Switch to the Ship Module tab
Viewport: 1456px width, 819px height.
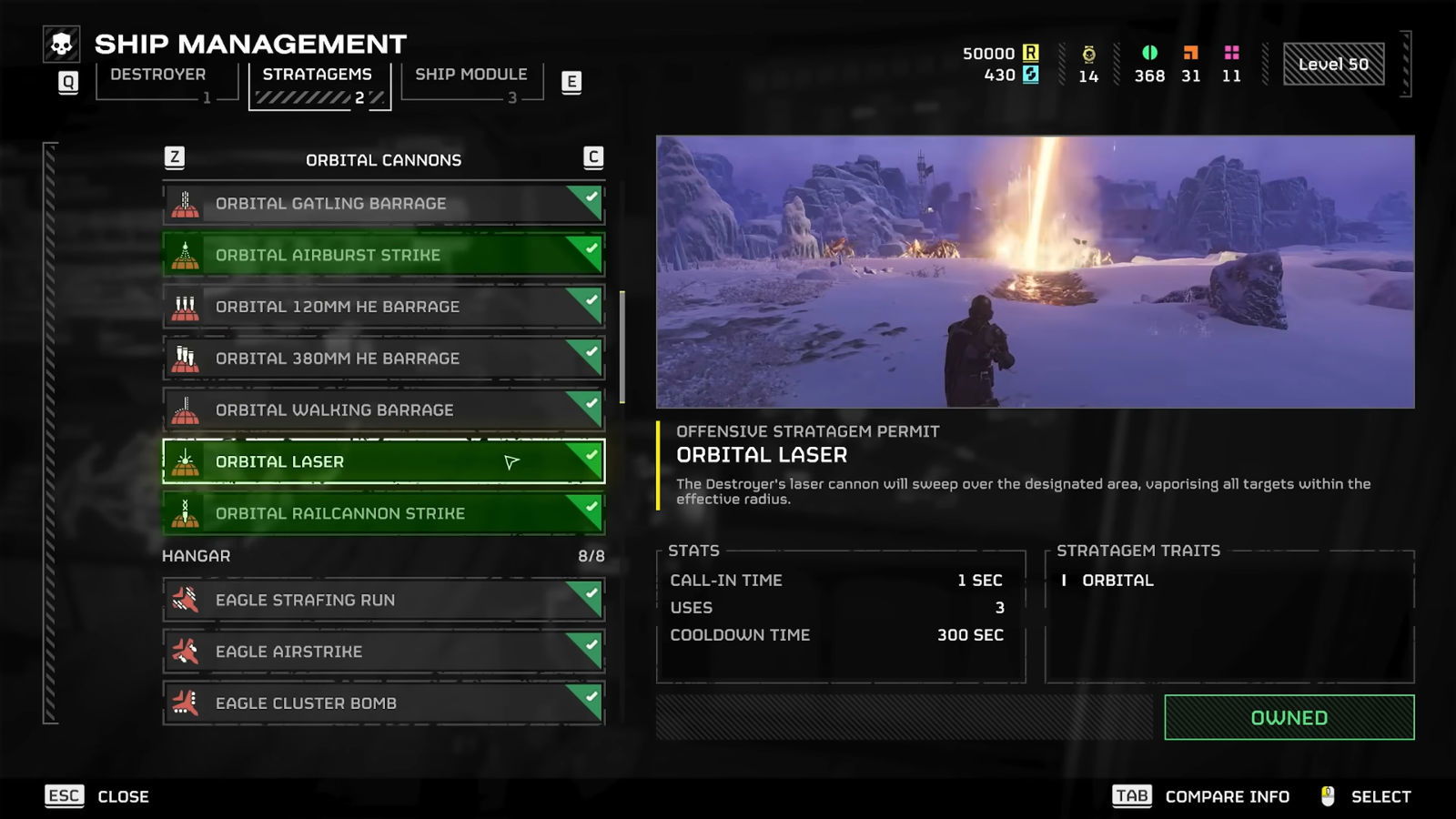(x=470, y=75)
